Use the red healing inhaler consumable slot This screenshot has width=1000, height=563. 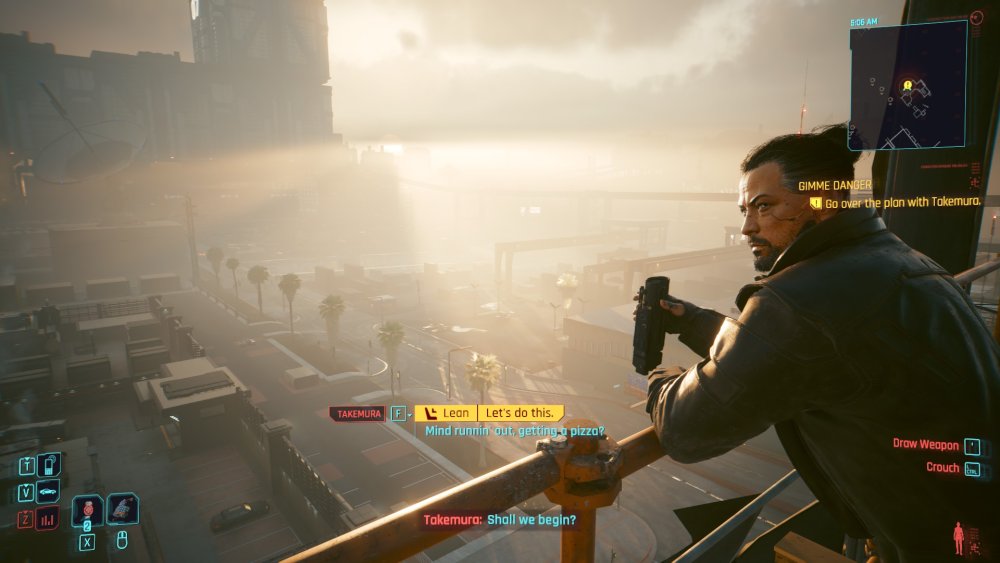(87, 509)
